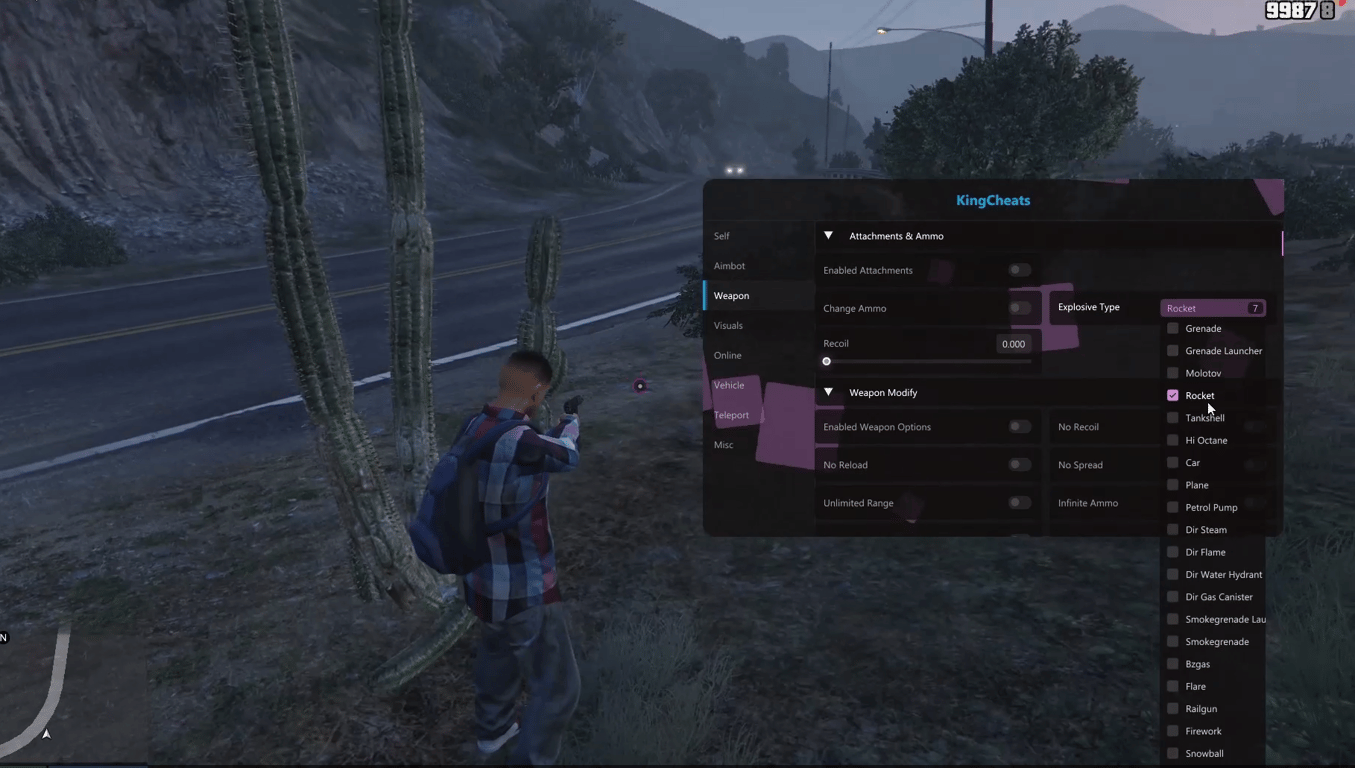Toggle Enabled Attachments switch

pos(1018,270)
